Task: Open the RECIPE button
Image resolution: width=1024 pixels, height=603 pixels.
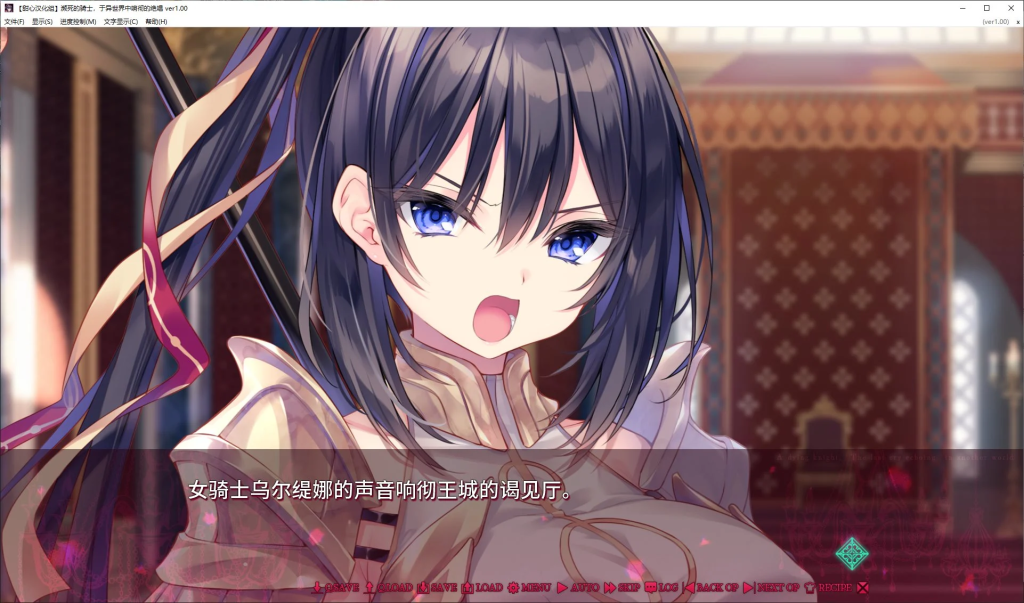Action: (828, 588)
